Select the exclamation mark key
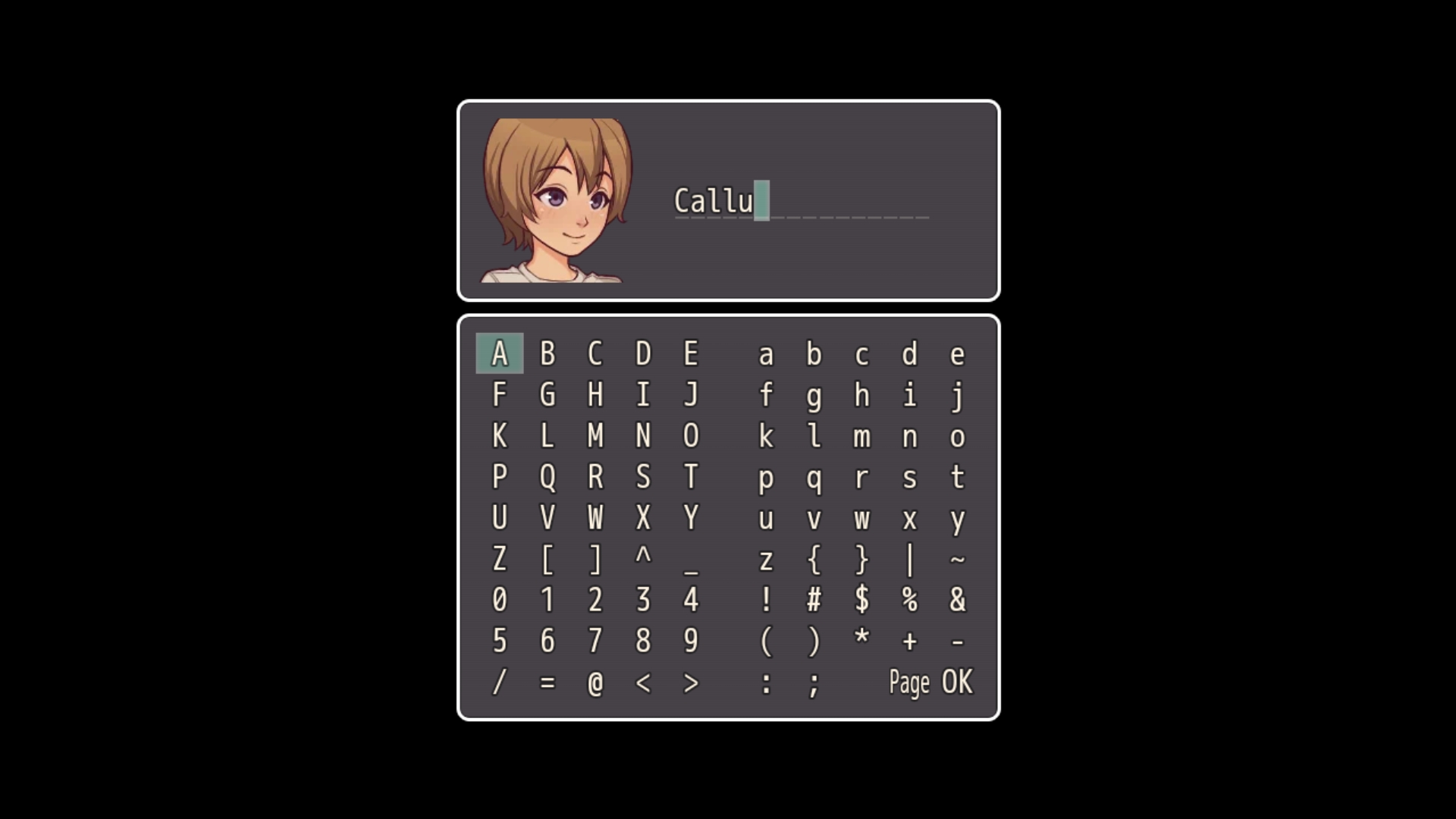The image size is (1456, 819). pos(766,601)
